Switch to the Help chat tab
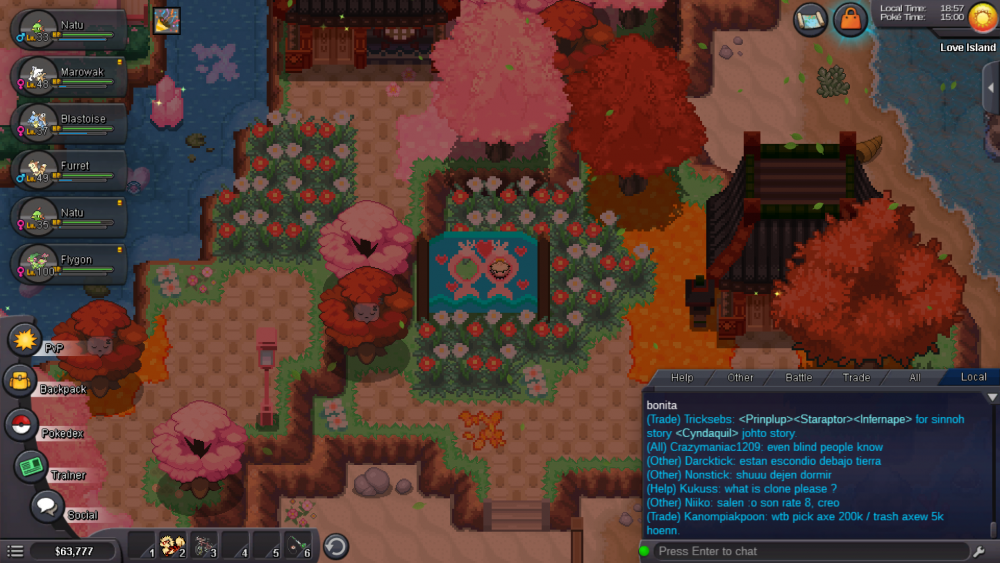Screen dimensions: 1000x563 682,377
